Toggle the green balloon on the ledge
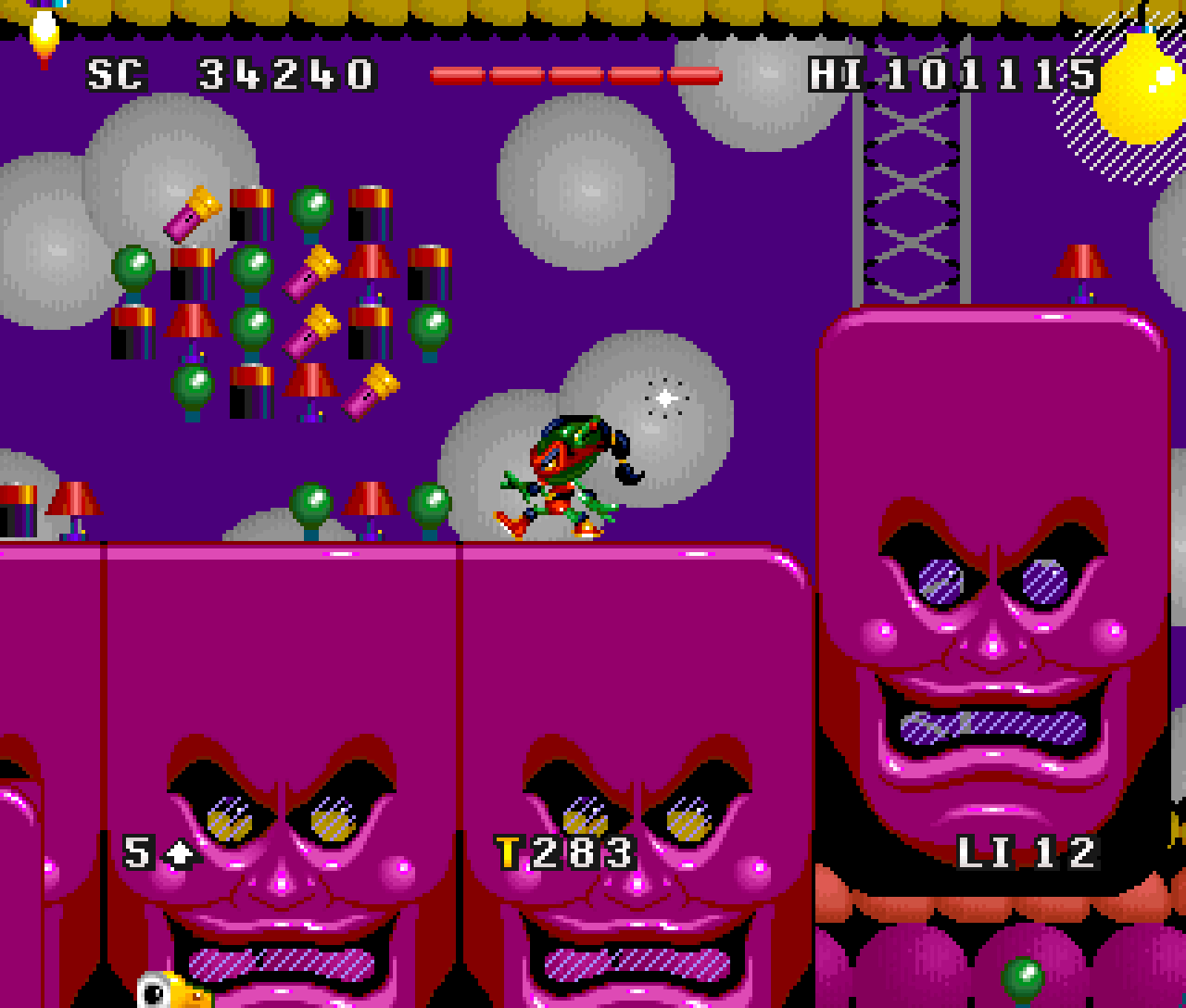Image resolution: width=1186 pixels, height=1008 pixels. (310, 505)
